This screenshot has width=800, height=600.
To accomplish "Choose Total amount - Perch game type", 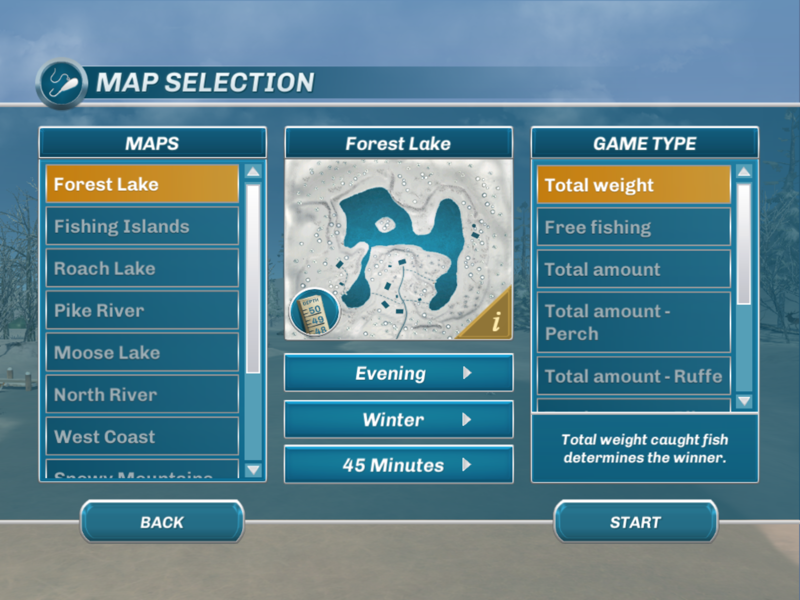I will click(x=634, y=322).
